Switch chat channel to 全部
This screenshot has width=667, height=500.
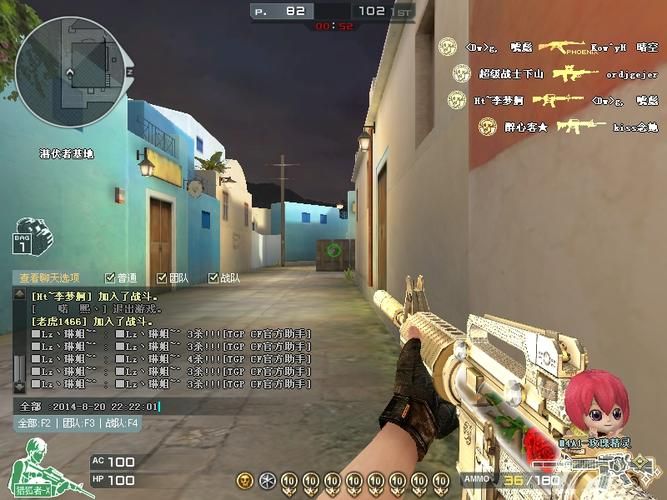point(34,423)
